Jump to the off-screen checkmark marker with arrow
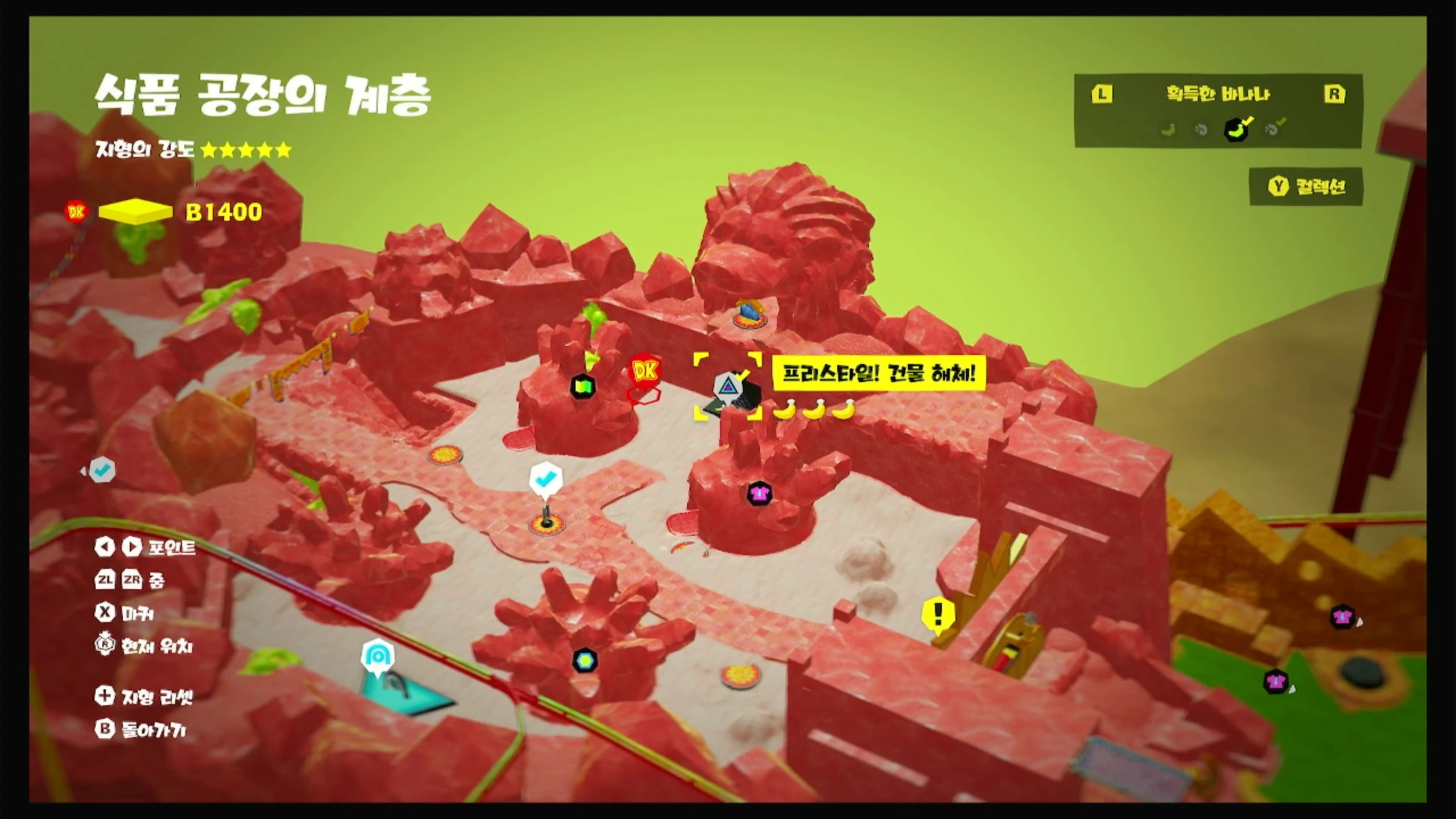Viewport: 1456px width, 819px height. point(102,470)
